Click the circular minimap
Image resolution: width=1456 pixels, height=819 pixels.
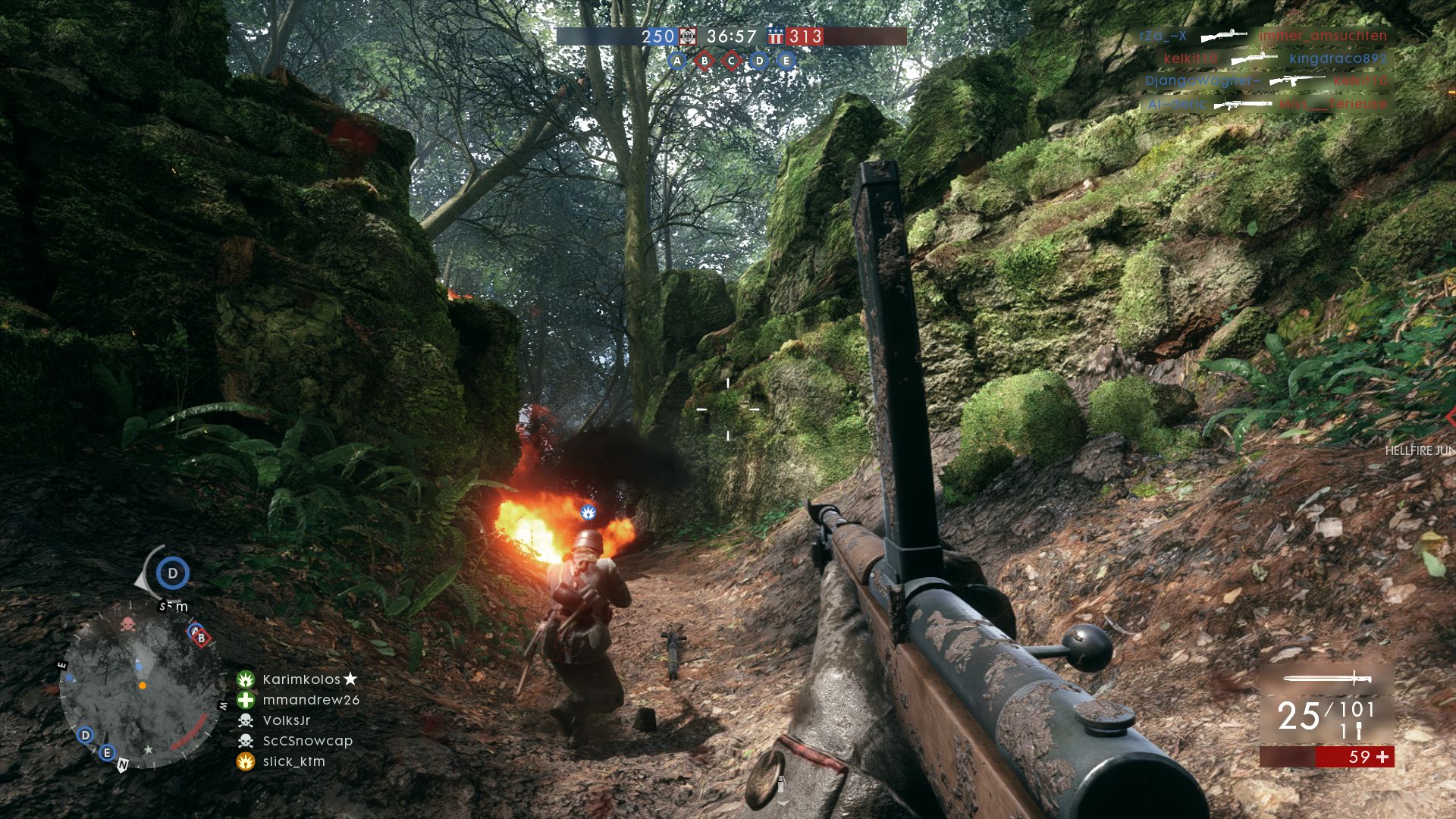click(x=140, y=686)
